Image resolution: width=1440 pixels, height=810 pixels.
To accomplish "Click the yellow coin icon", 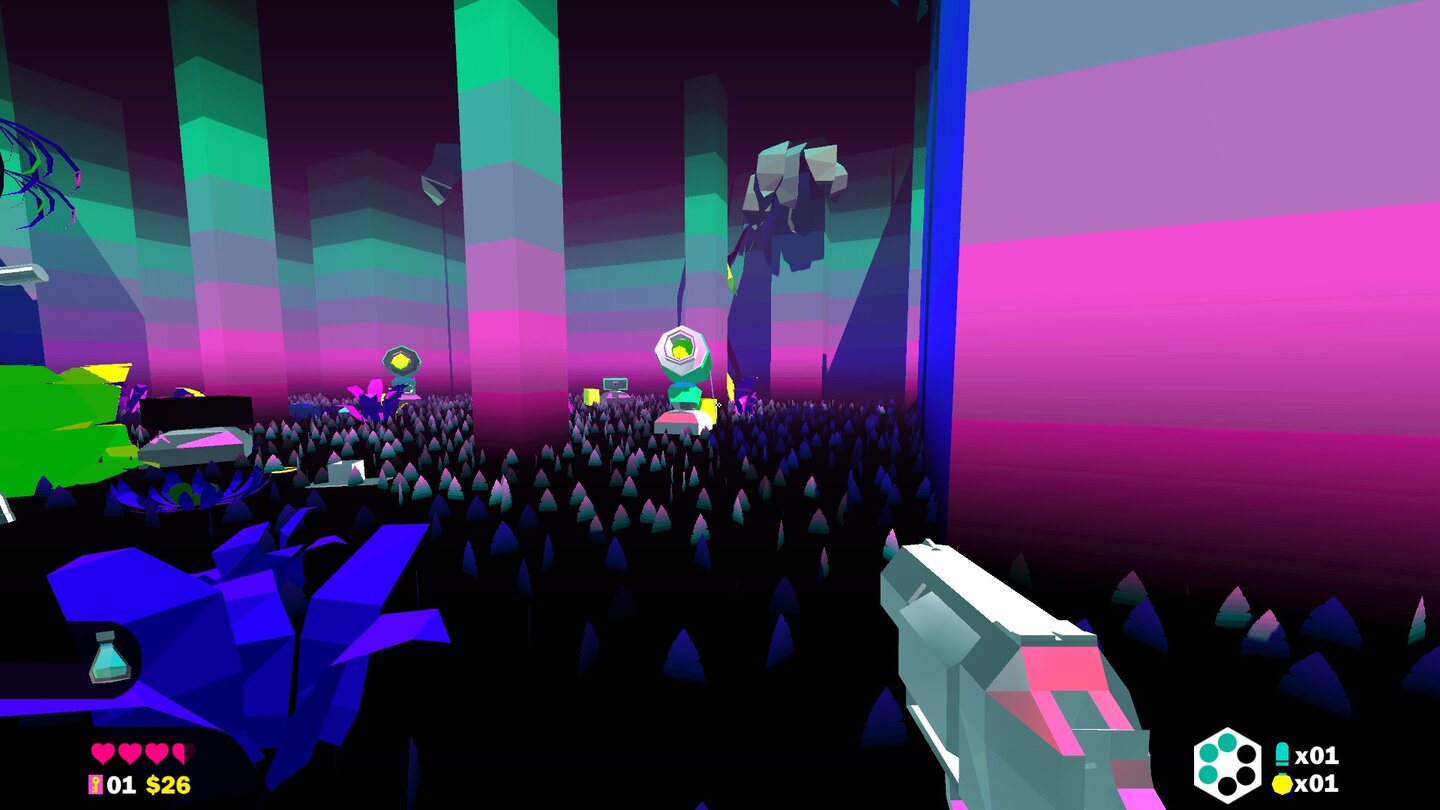I will (x=1282, y=784).
